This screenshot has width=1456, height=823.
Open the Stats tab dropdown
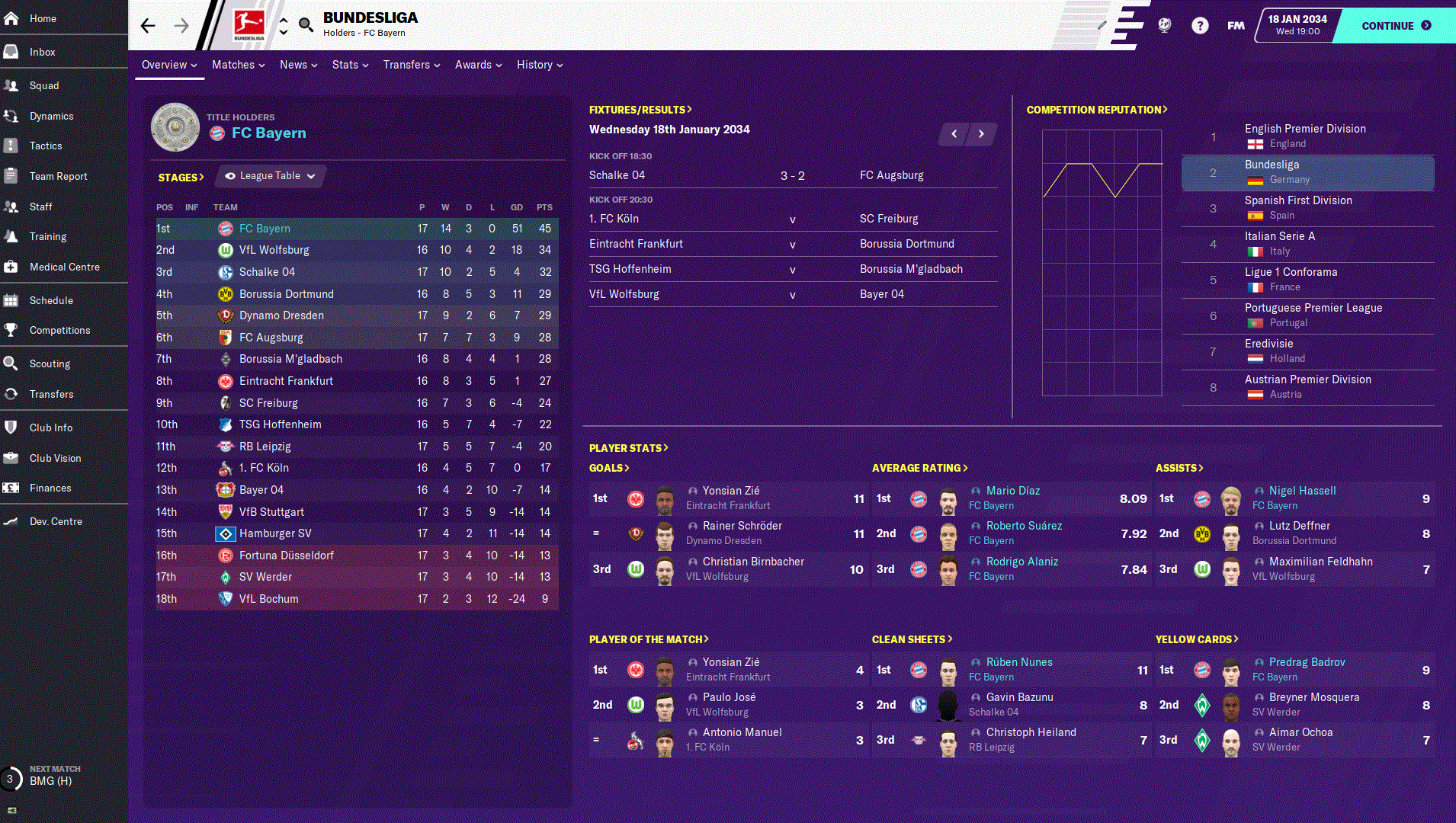pyautogui.click(x=350, y=65)
